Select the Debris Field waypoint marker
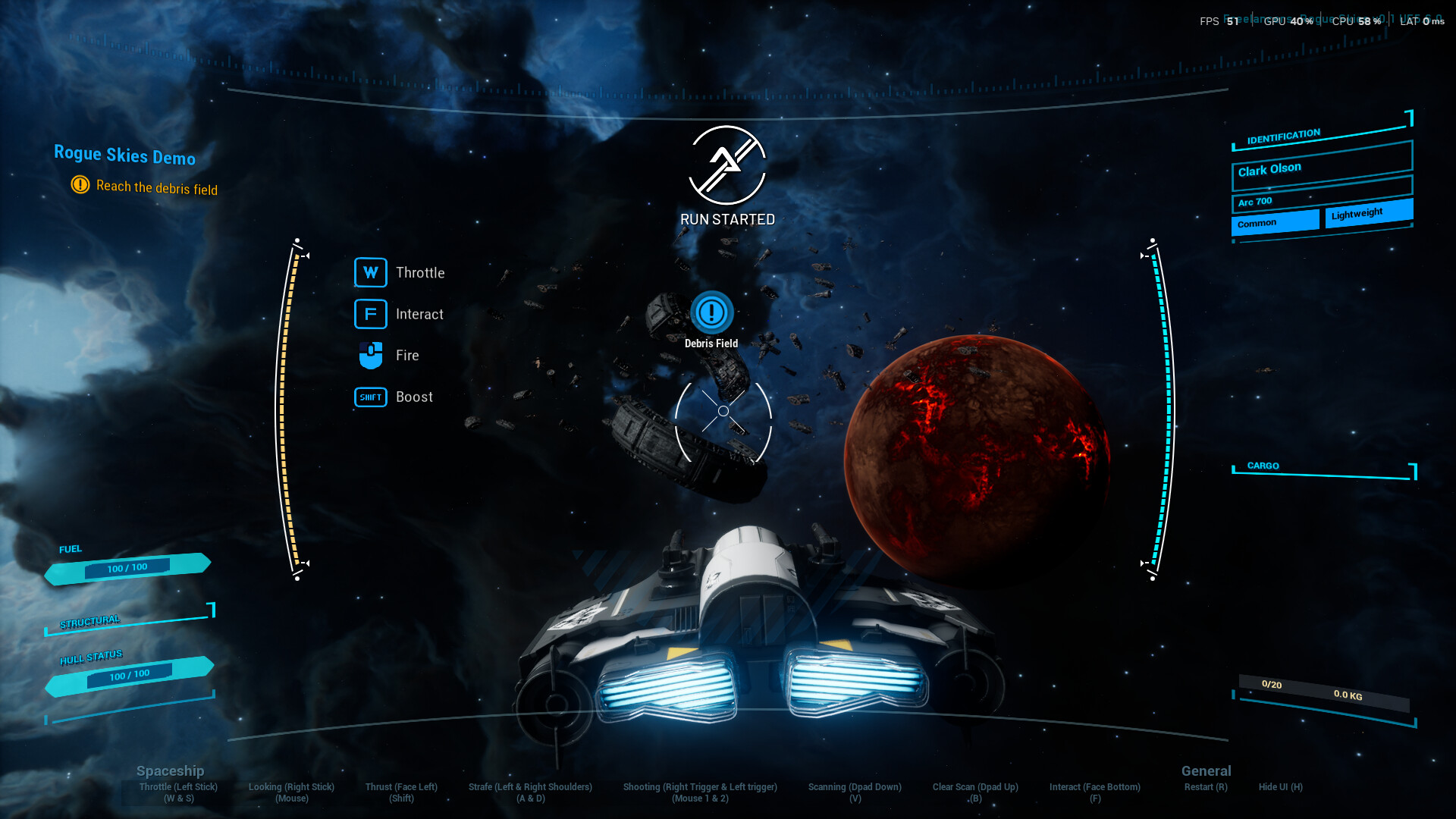Viewport: 1456px width, 819px height. tap(711, 313)
